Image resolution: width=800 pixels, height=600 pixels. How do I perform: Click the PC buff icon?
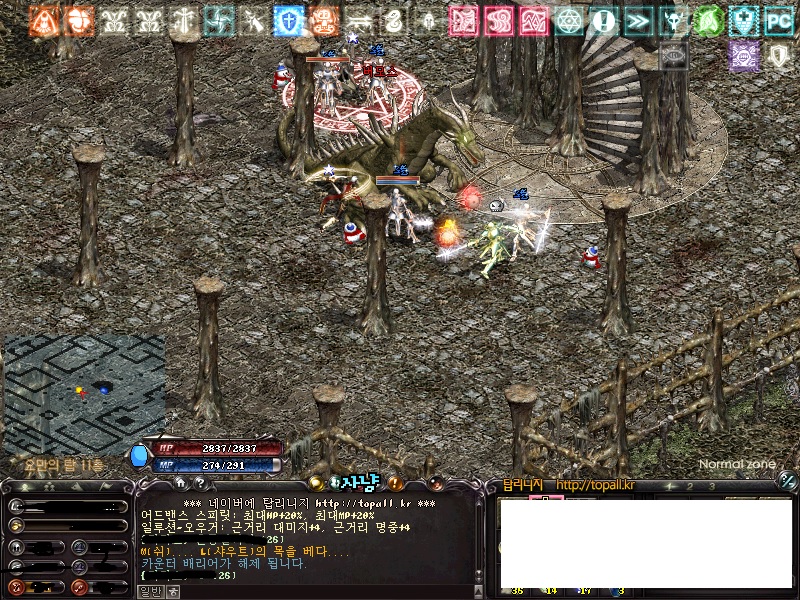[x=778, y=20]
